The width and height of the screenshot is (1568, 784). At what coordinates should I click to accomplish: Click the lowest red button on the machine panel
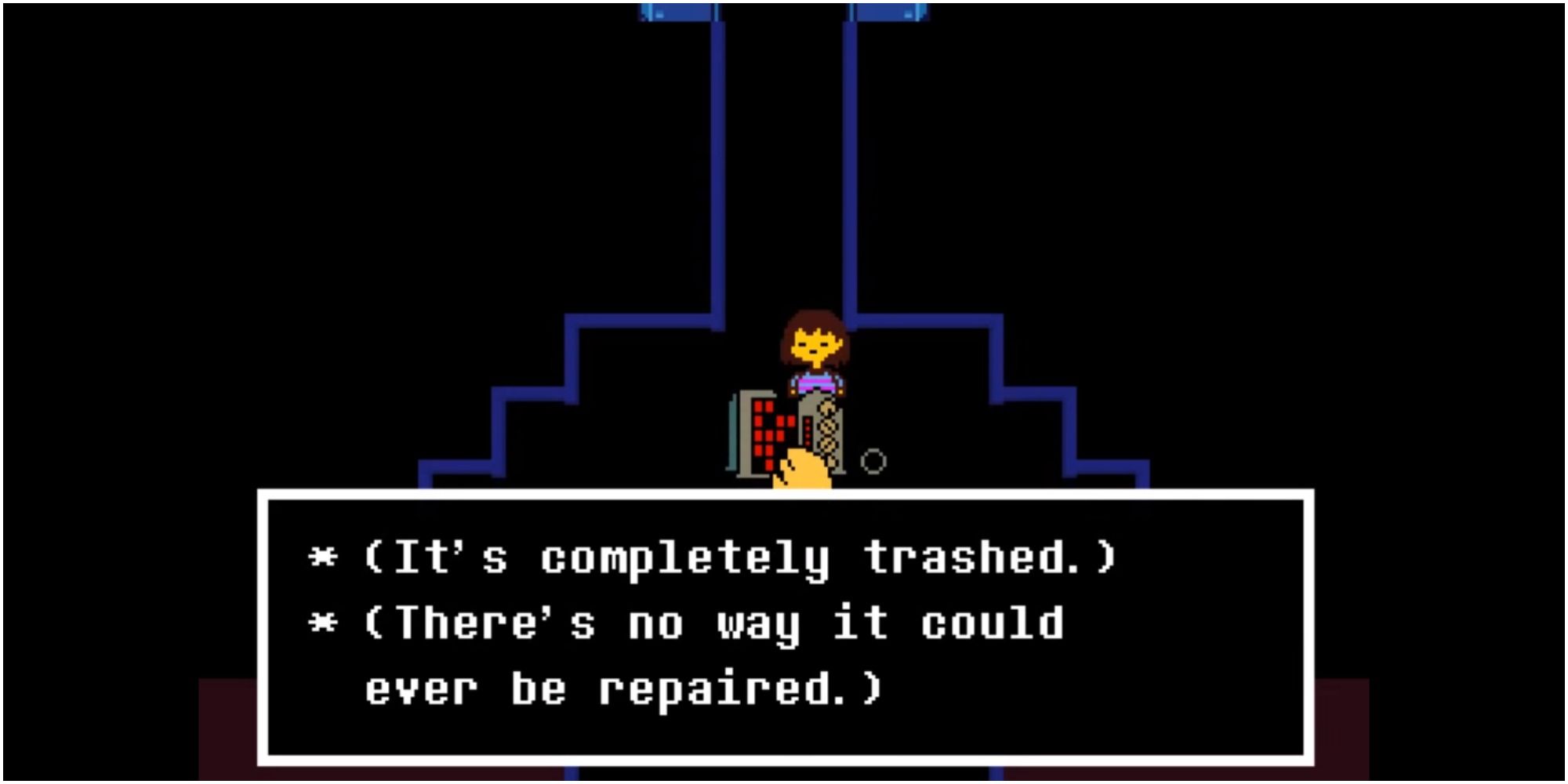[x=770, y=464]
